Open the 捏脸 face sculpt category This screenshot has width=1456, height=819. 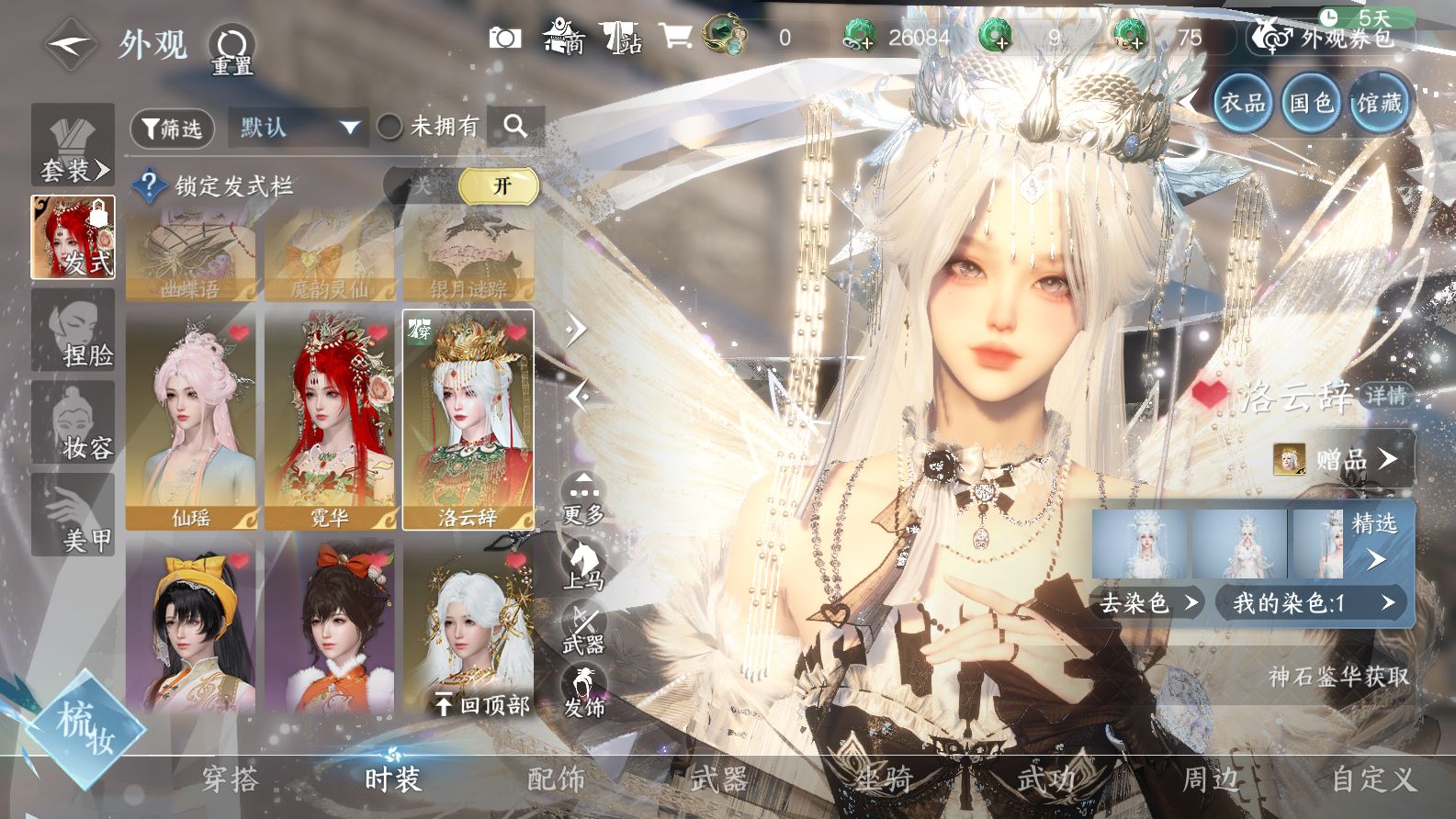73,331
